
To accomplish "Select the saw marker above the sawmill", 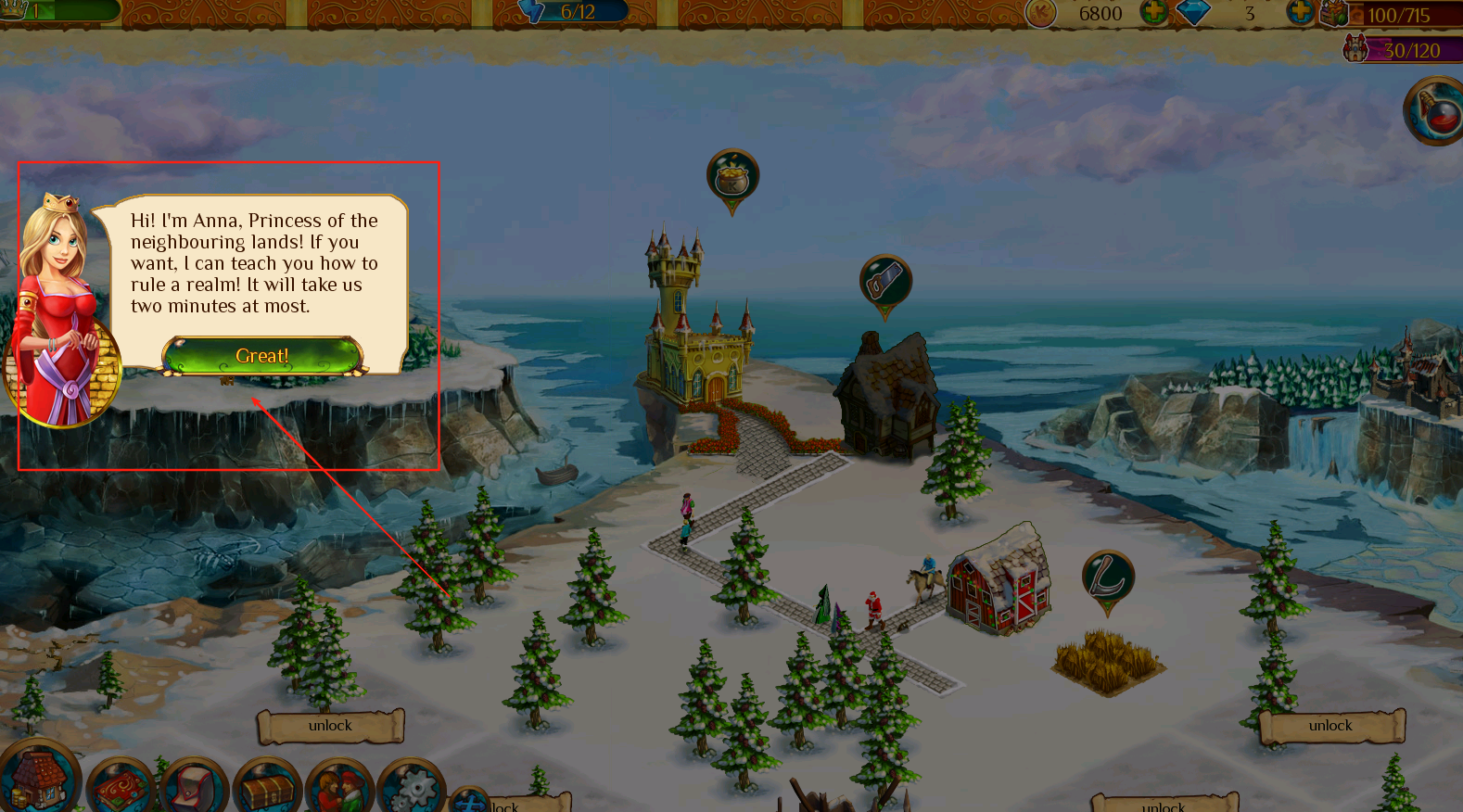I will pyautogui.click(x=885, y=281).
